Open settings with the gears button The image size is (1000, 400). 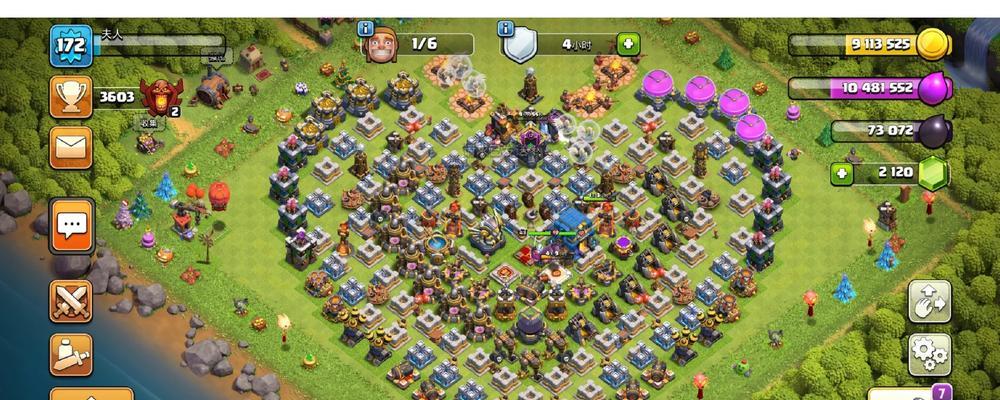[929, 354]
